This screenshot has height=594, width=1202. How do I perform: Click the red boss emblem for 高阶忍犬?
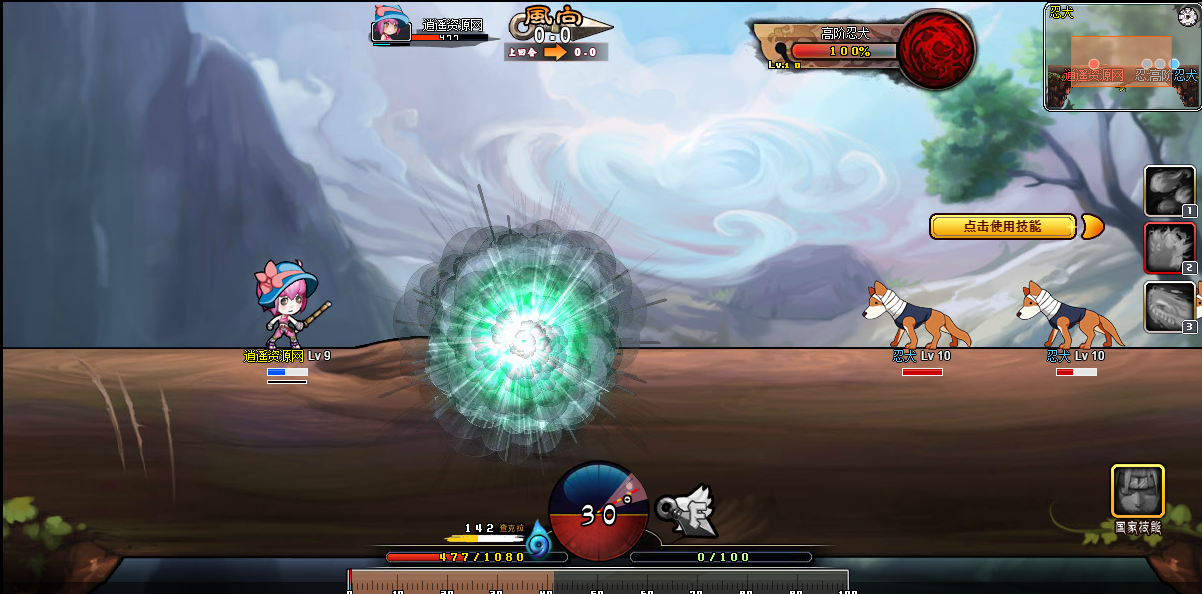tap(936, 51)
